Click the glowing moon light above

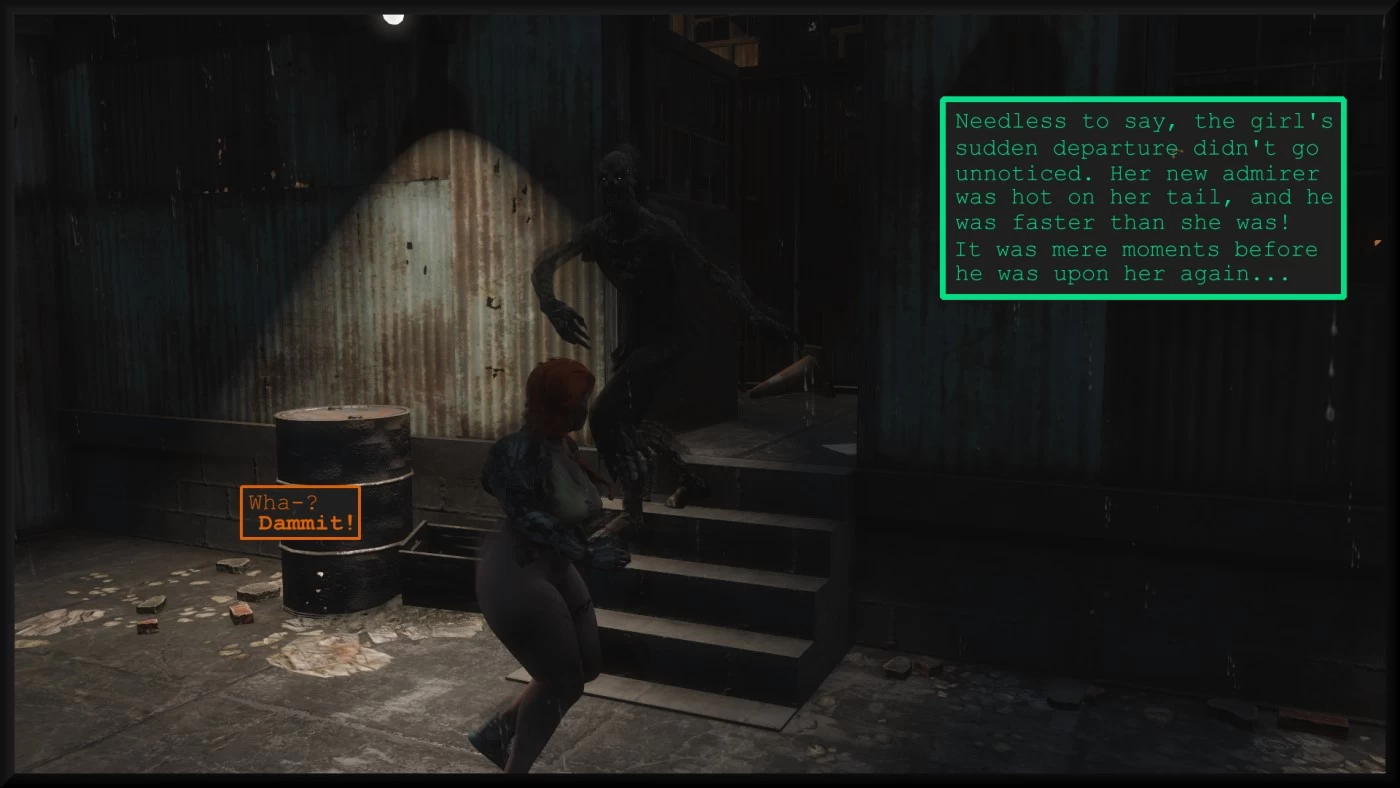393,16
